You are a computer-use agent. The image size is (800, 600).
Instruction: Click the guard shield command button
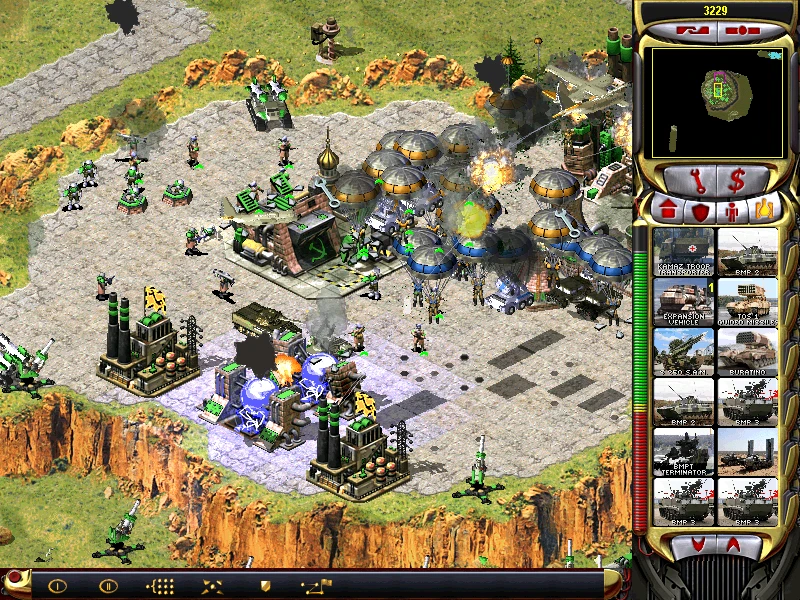[265, 585]
